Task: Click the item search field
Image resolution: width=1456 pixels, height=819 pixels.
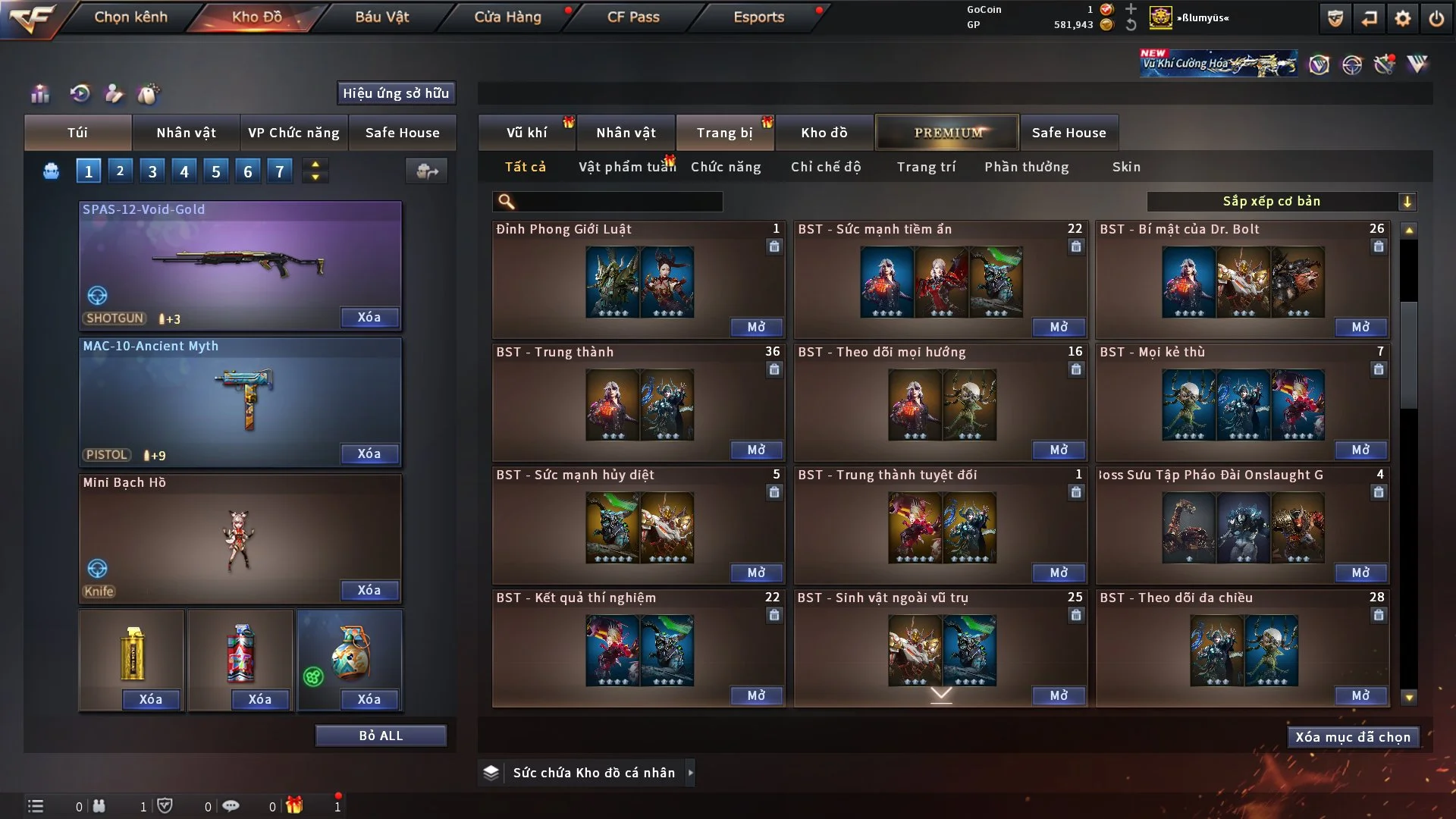Action: tap(618, 202)
